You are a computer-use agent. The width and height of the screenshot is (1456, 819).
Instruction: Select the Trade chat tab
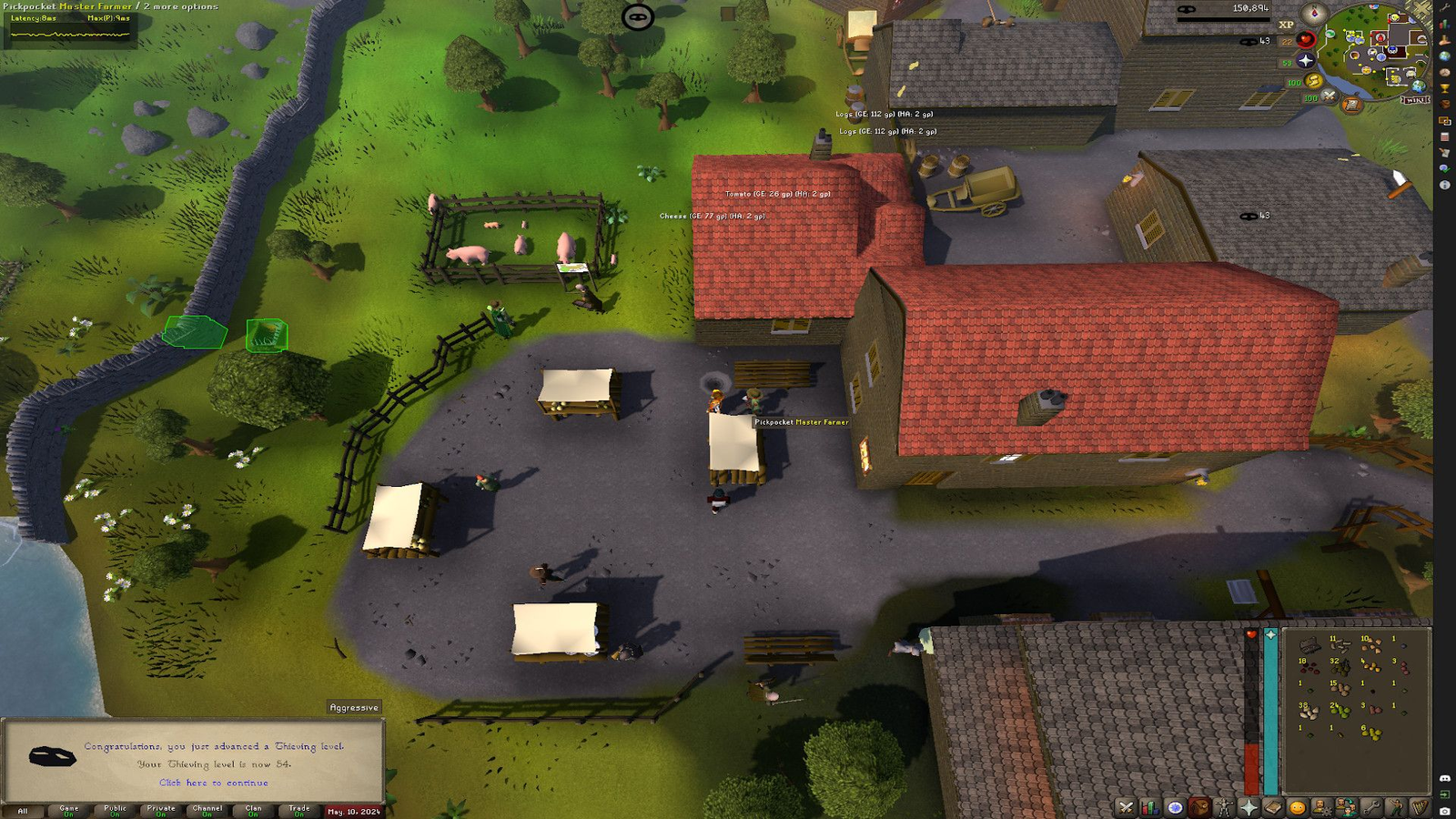pos(299,810)
